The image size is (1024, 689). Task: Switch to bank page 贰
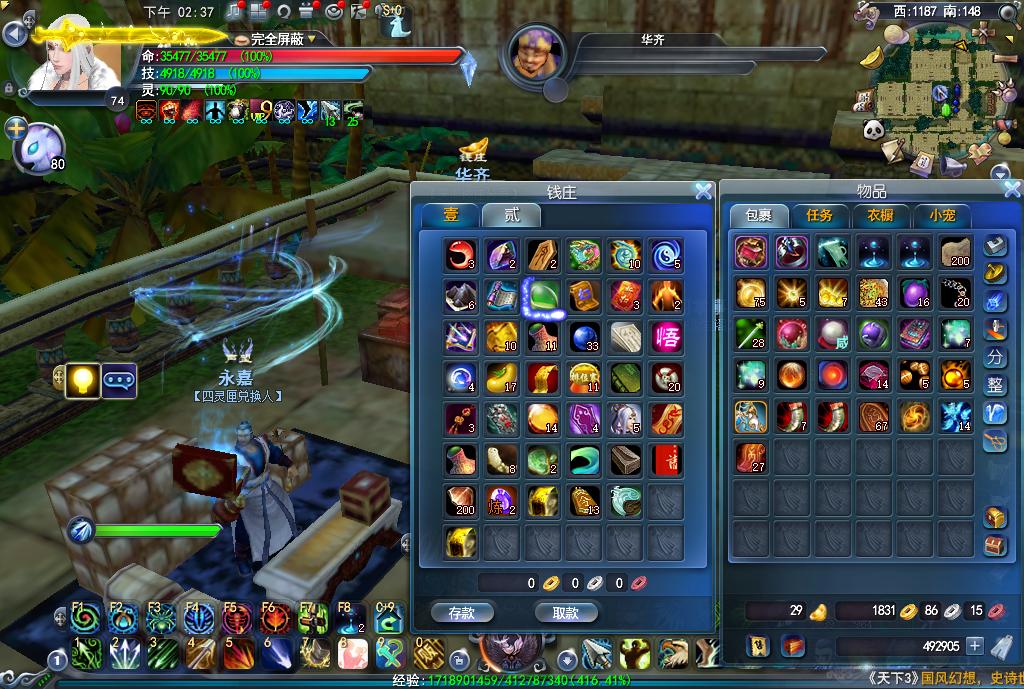[x=511, y=216]
